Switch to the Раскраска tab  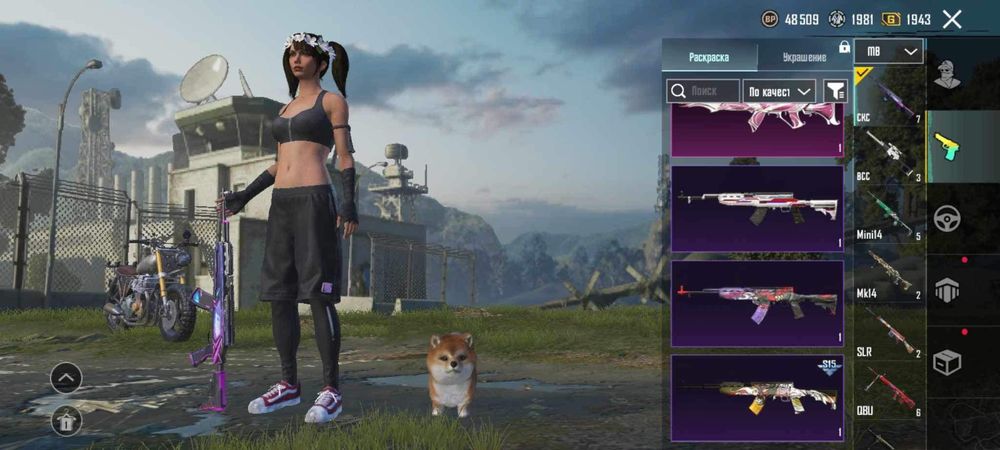[710, 57]
